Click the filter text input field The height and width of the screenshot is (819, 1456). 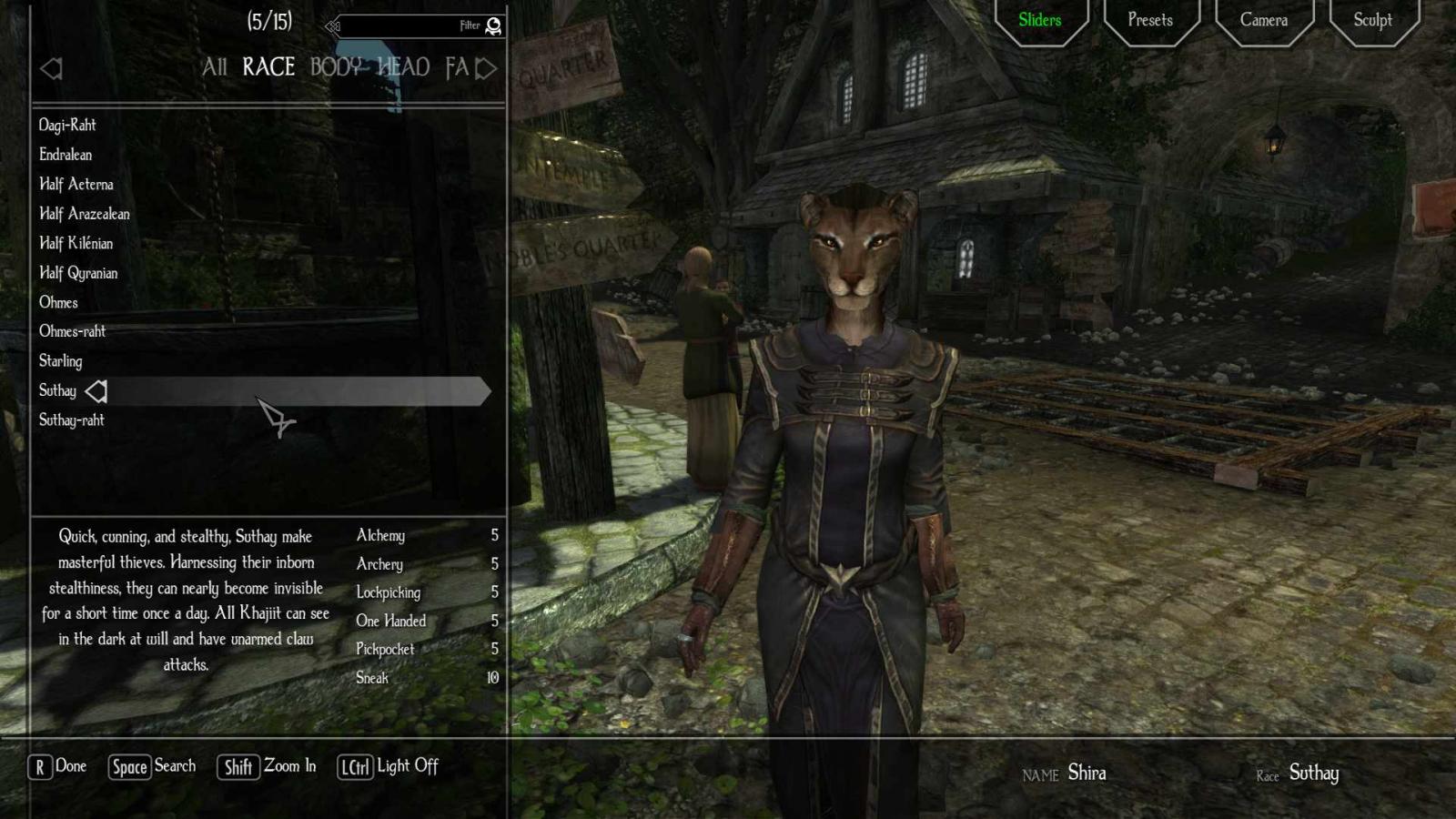(x=409, y=26)
